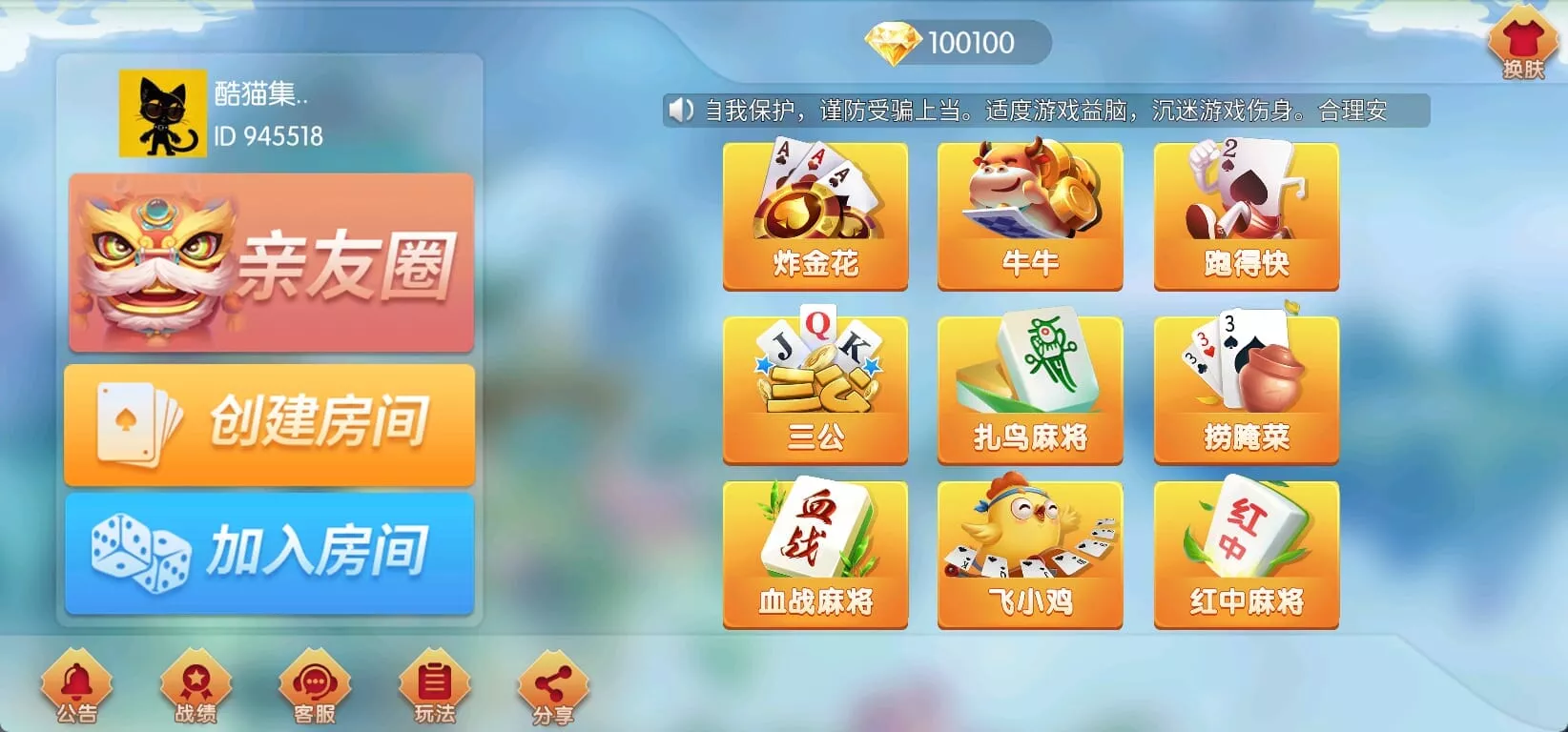Launch the 跑得快 card game
This screenshot has height=732, width=1568.
(1246, 214)
